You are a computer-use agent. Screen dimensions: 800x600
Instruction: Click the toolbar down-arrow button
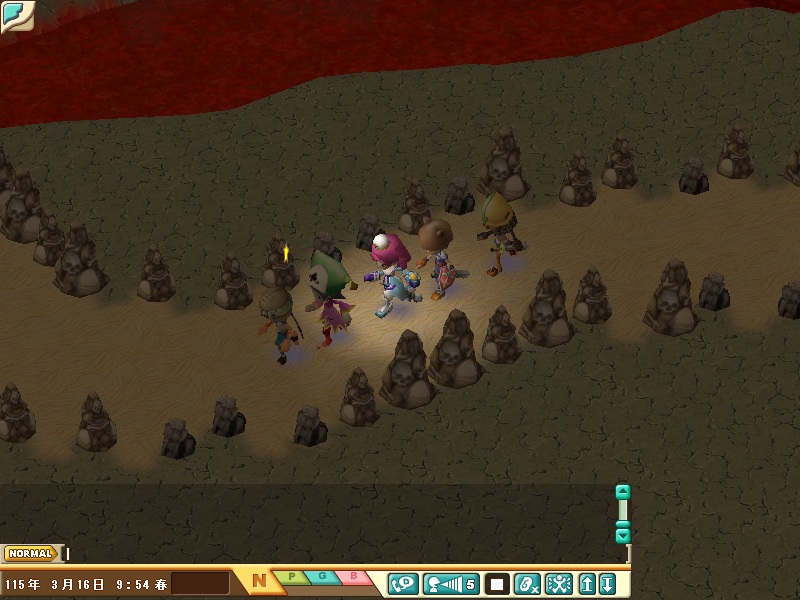(x=606, y=583)
